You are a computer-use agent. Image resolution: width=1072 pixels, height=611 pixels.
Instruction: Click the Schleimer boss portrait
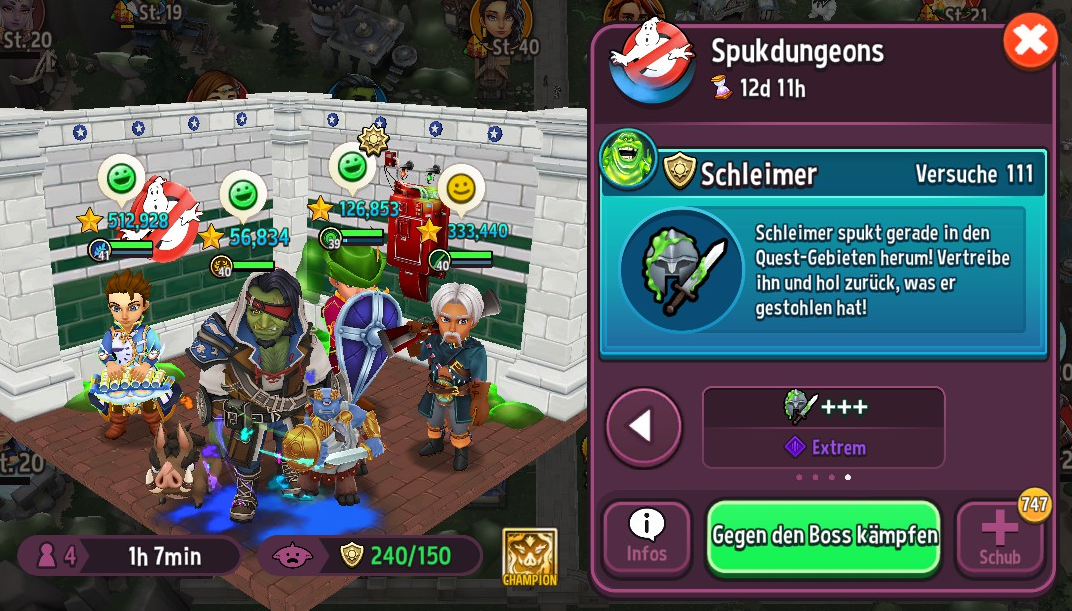[628, 158]
